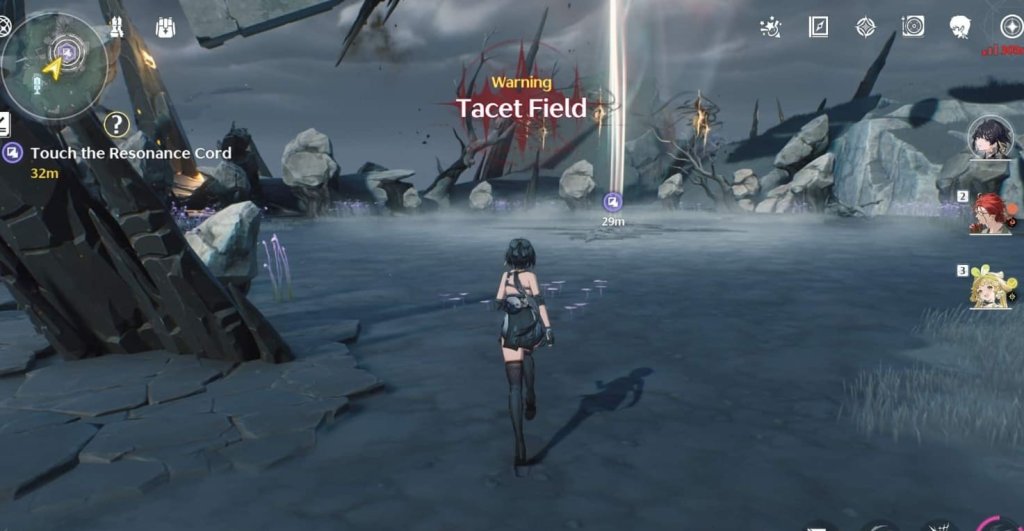Open the backpack inventory icon
1024x531 pixels.
pos(166,28)
